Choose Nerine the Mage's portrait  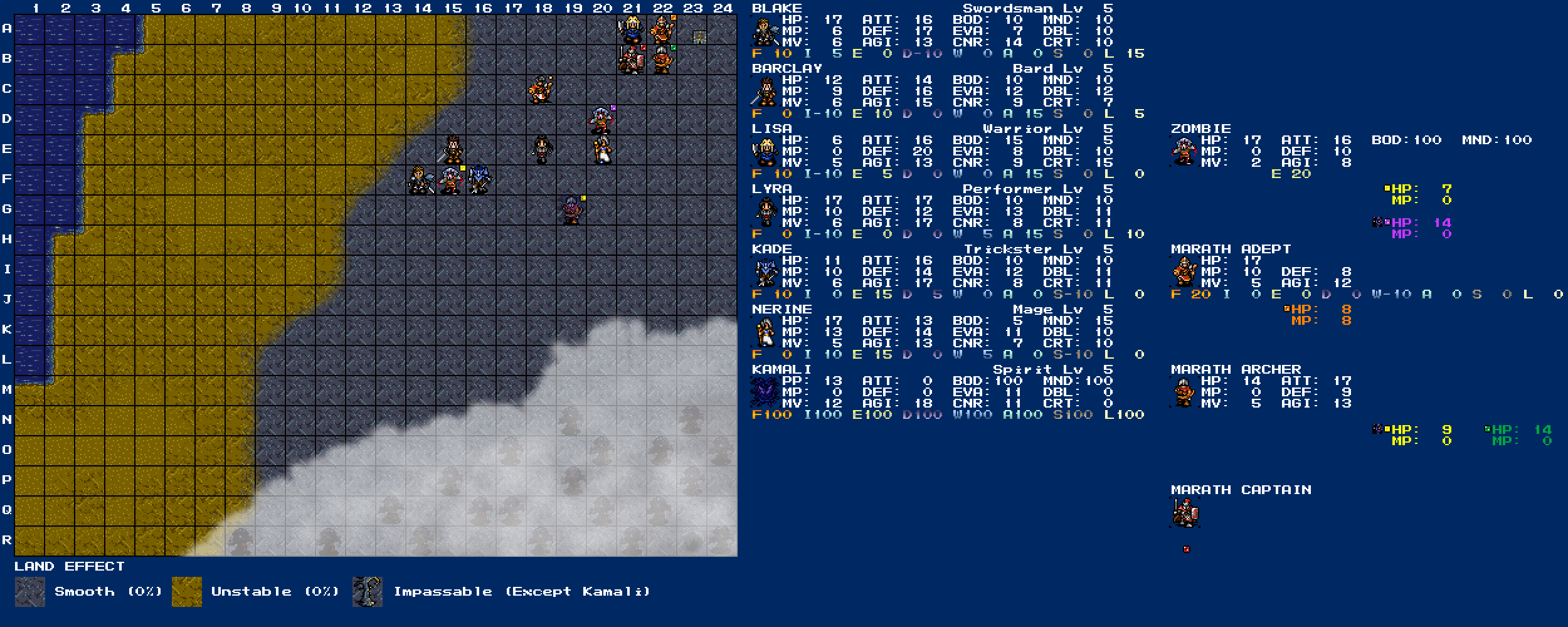tap(765, 332)
